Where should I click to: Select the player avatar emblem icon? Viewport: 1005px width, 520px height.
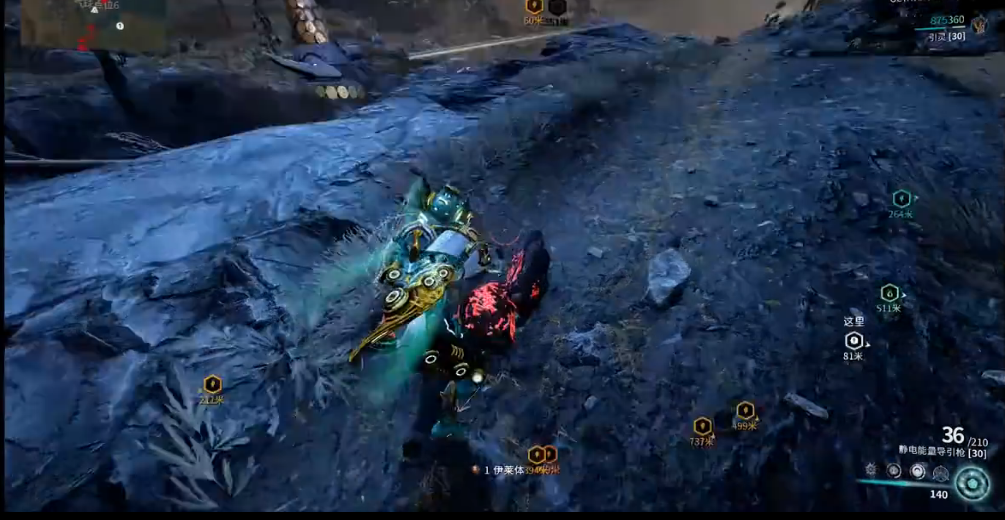[980, 26]
